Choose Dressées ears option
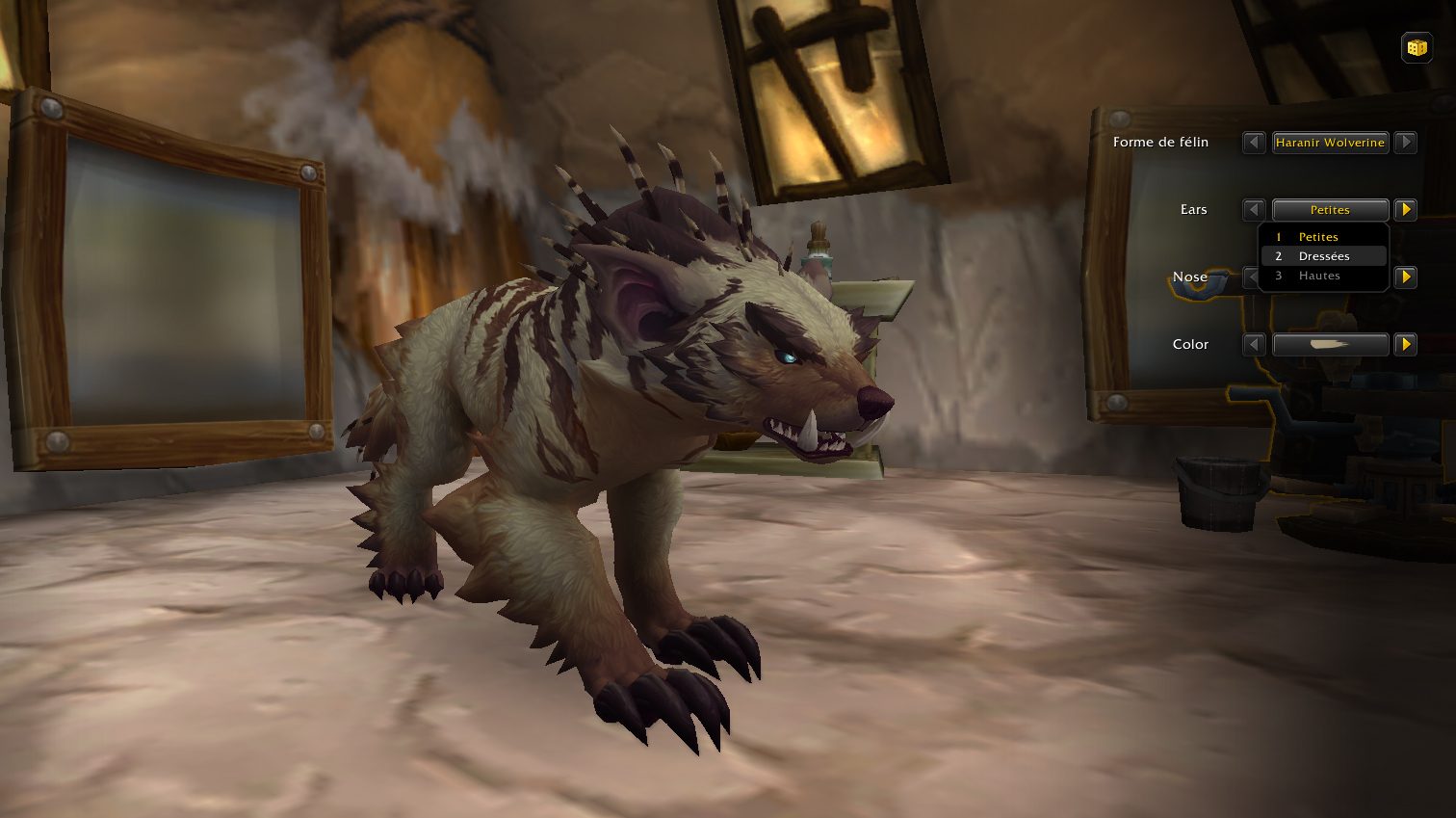Screen dimensions: 1456x818 (x=1324, y=256)
